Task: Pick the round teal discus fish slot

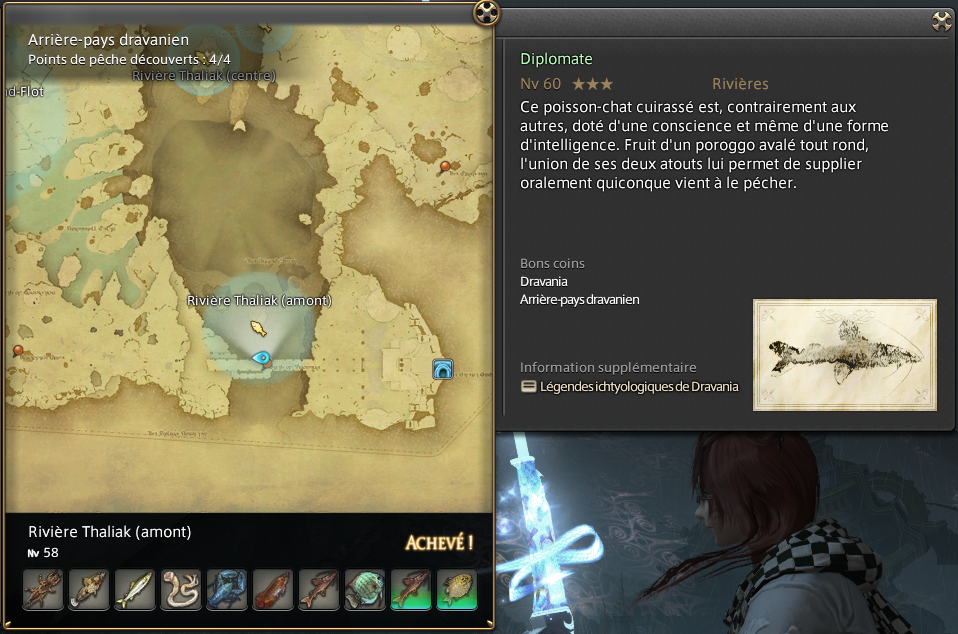Action: [365, 590]
